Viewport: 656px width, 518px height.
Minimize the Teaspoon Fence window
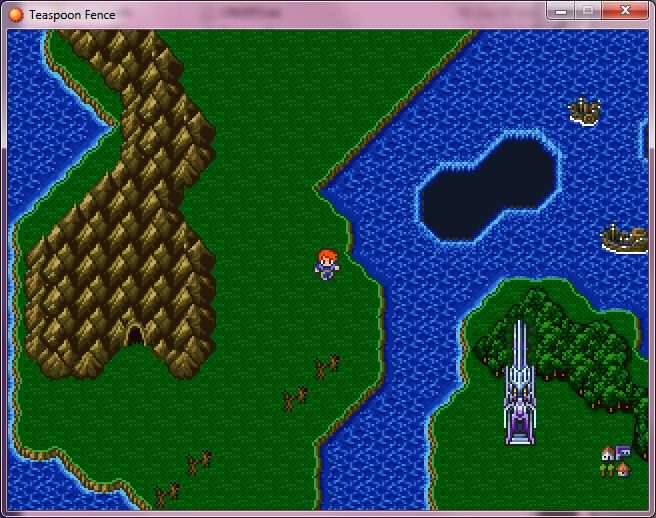pyautogui.click(x=562, y=10)
